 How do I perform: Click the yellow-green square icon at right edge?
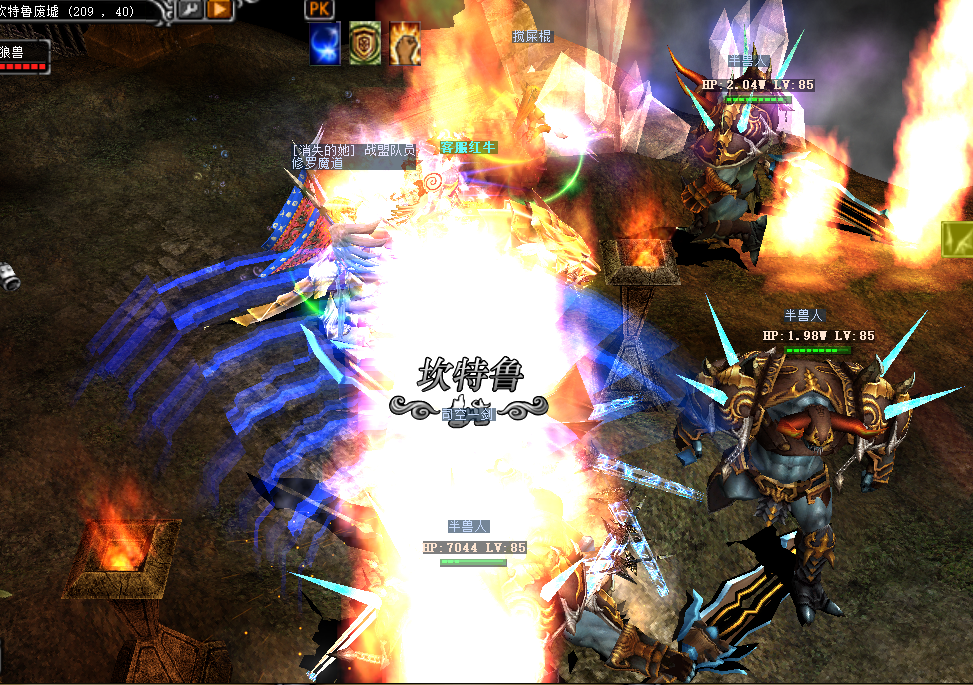[x=958, y=239]
